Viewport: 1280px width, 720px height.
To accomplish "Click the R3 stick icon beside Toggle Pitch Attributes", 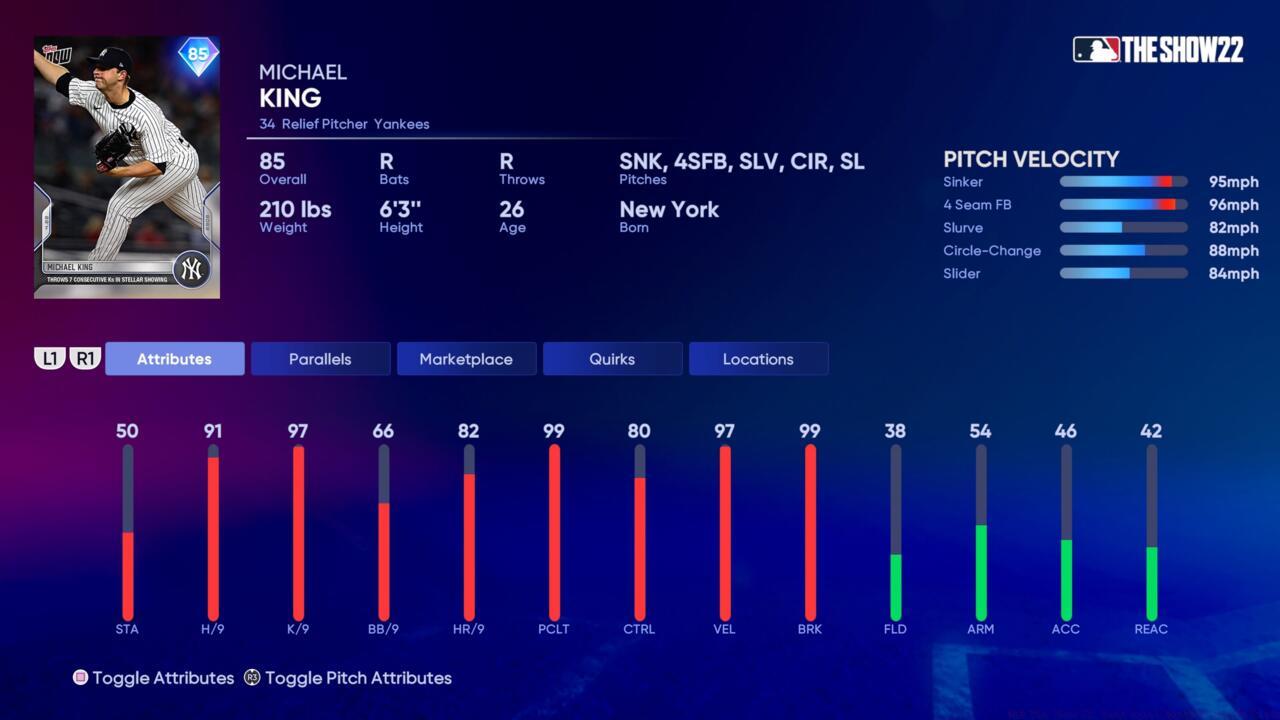I will 251,678.
